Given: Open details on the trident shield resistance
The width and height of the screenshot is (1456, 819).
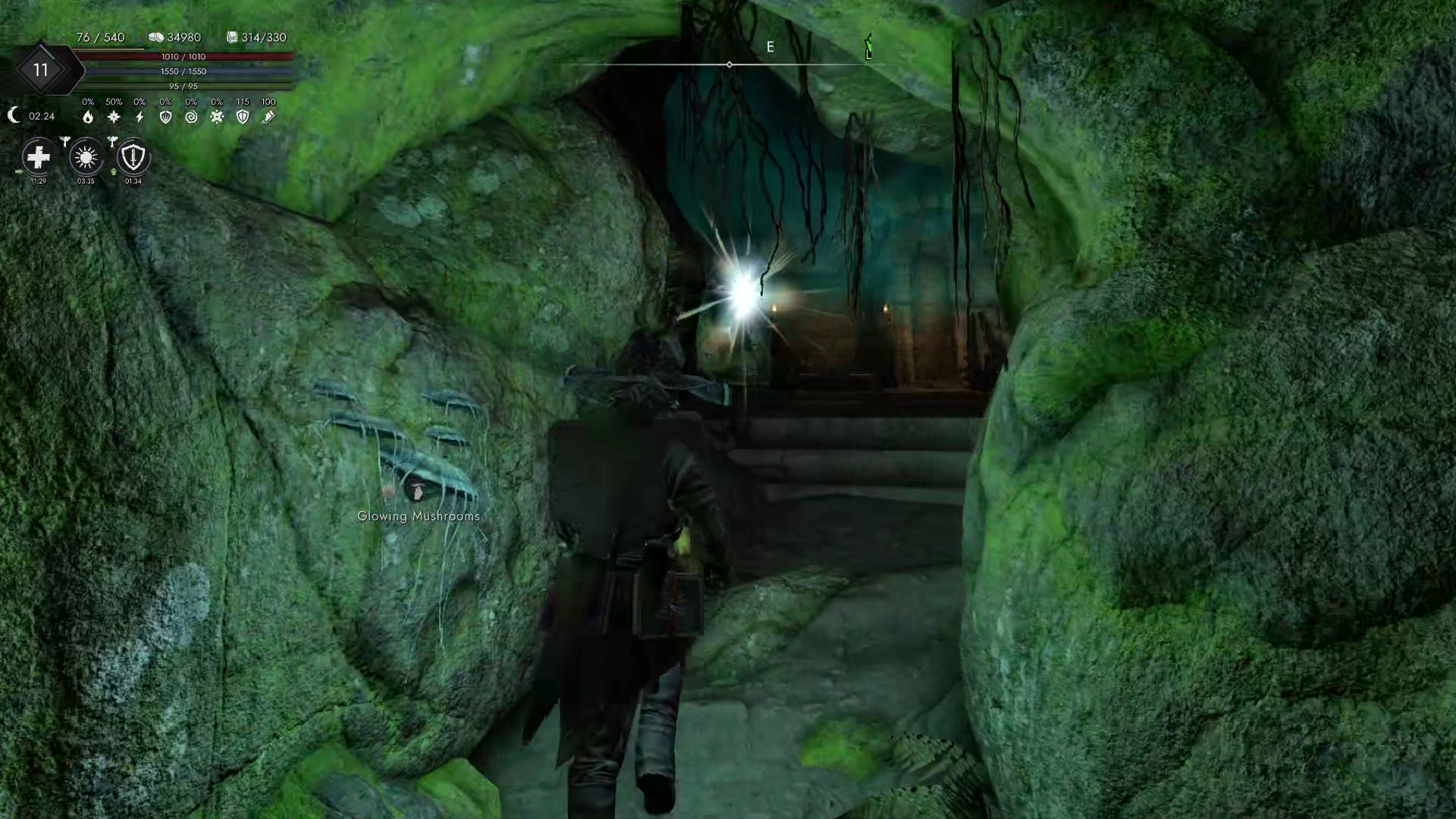Looking at the screenshot, I should 165,117.
